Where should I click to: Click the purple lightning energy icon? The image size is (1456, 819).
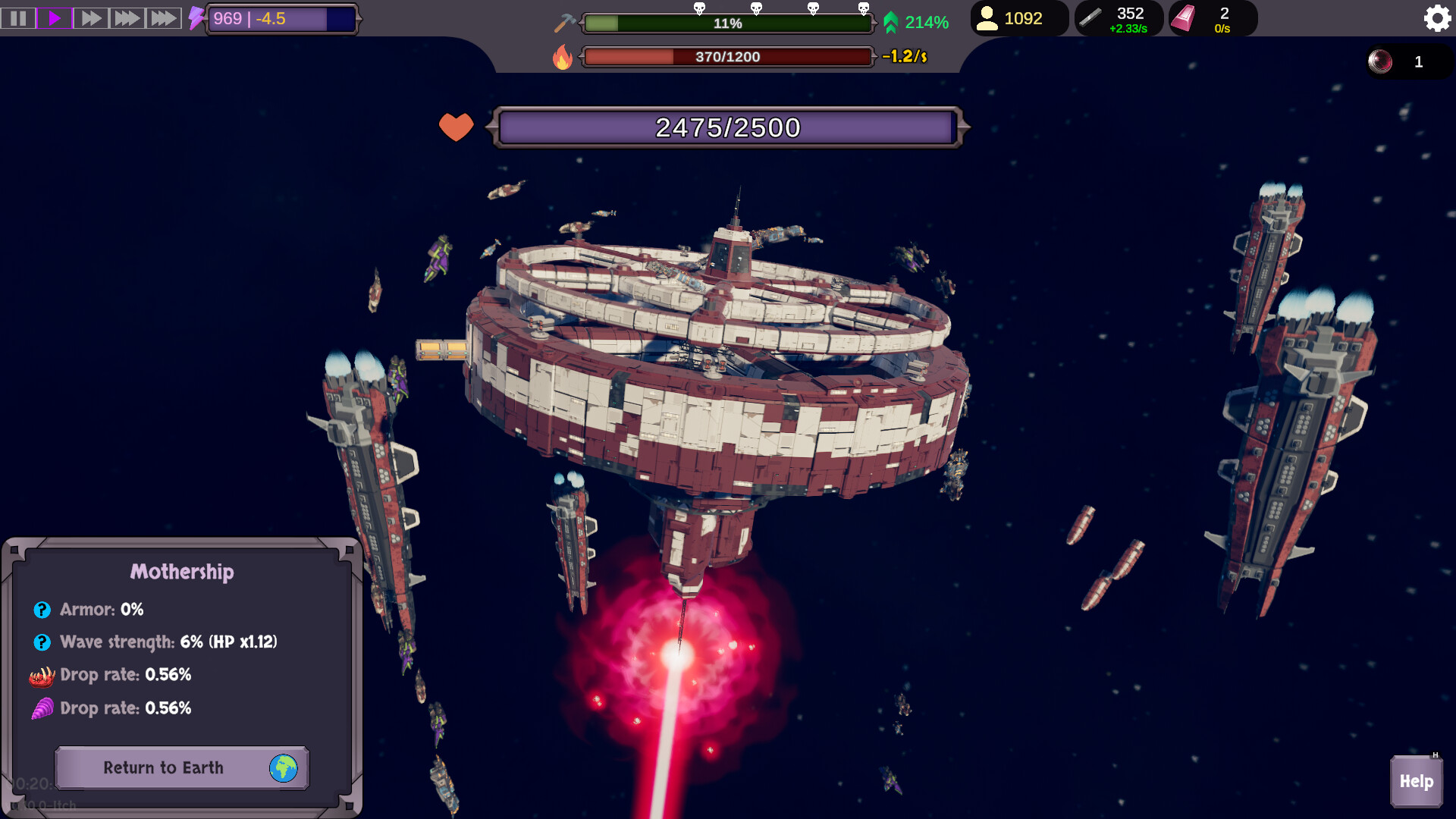(x=197, y=19)
